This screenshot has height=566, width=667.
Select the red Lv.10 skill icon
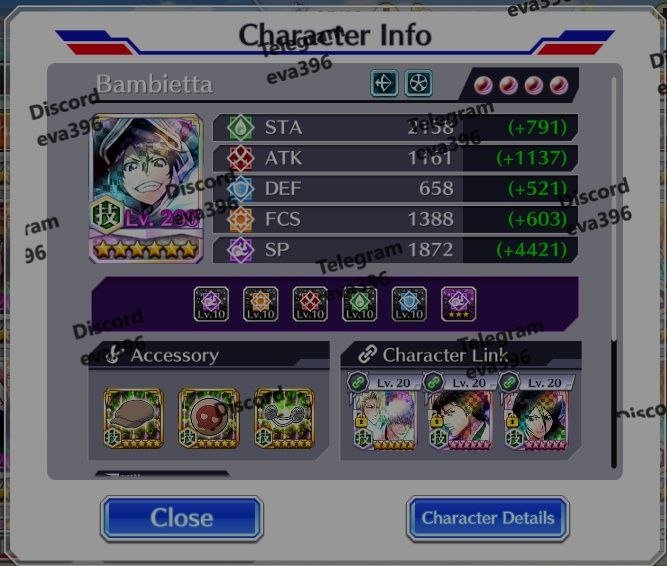coord(310,304)
